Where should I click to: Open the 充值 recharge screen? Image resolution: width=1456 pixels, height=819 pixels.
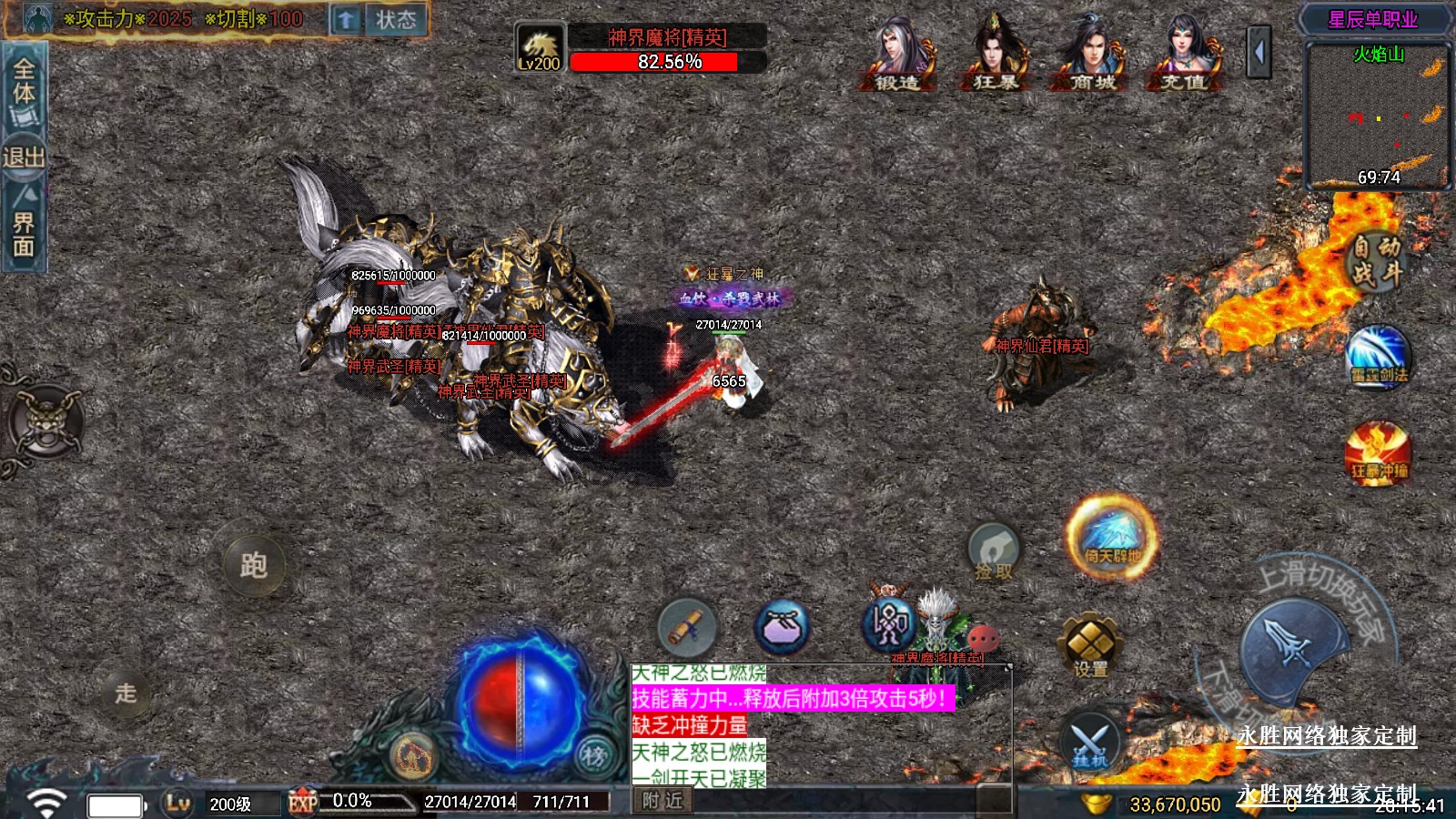1184,53
